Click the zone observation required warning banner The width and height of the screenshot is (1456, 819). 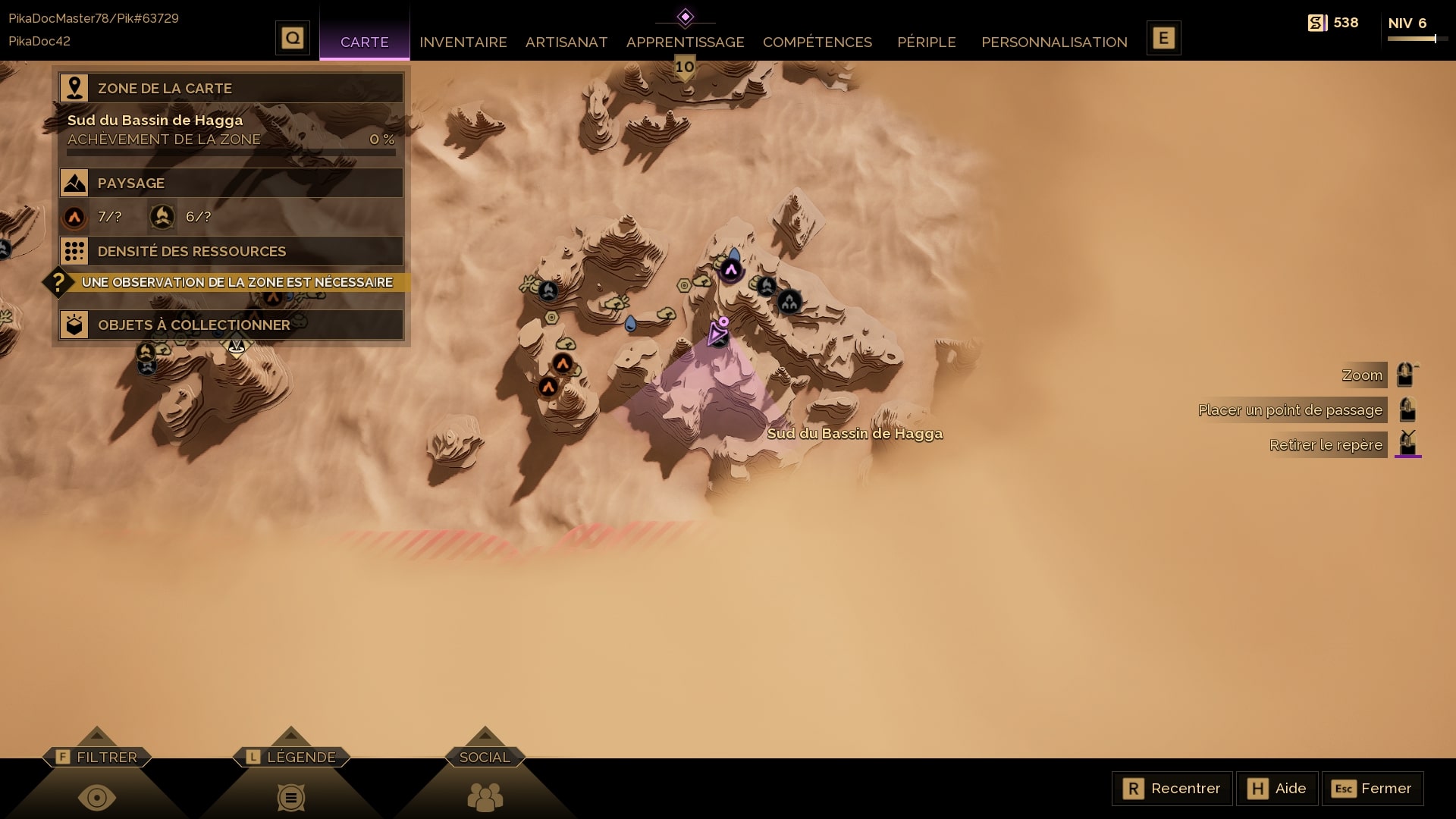(x=235, y=282)
